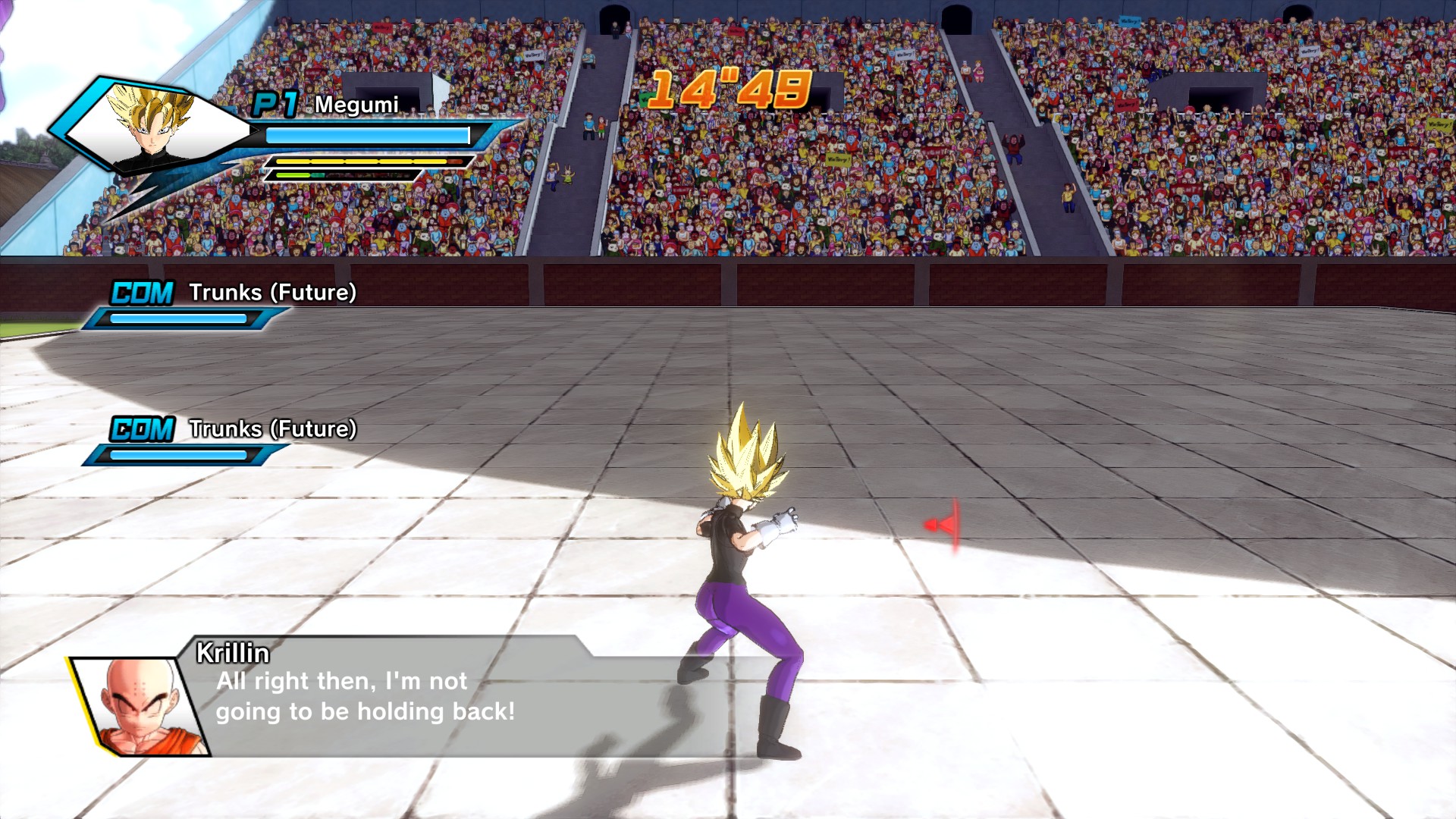This screenshot has height=819, width=1456.
Task: Click Krillin's dialogue portrait
Action: [x=144, y=707]
